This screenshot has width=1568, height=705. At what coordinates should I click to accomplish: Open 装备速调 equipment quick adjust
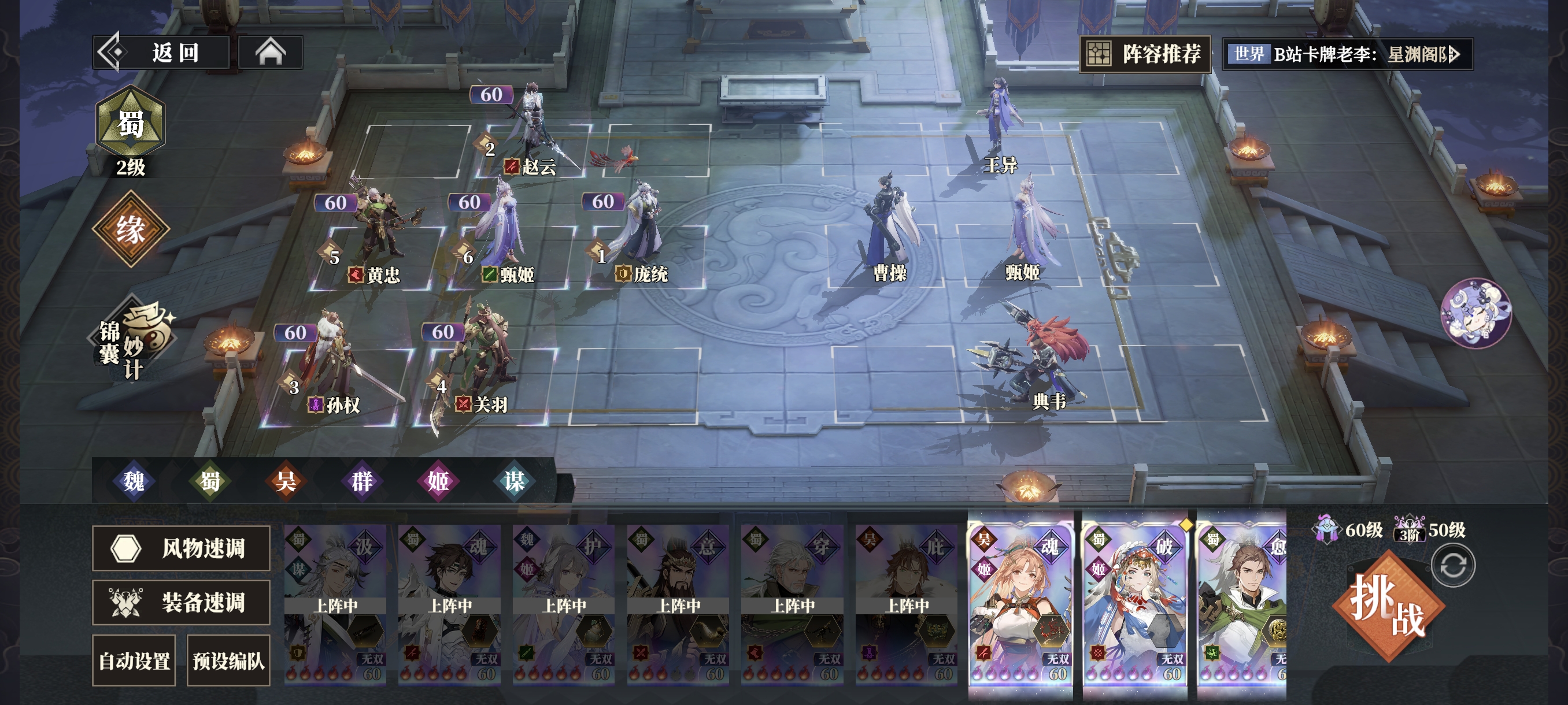[x=181, y=602]
